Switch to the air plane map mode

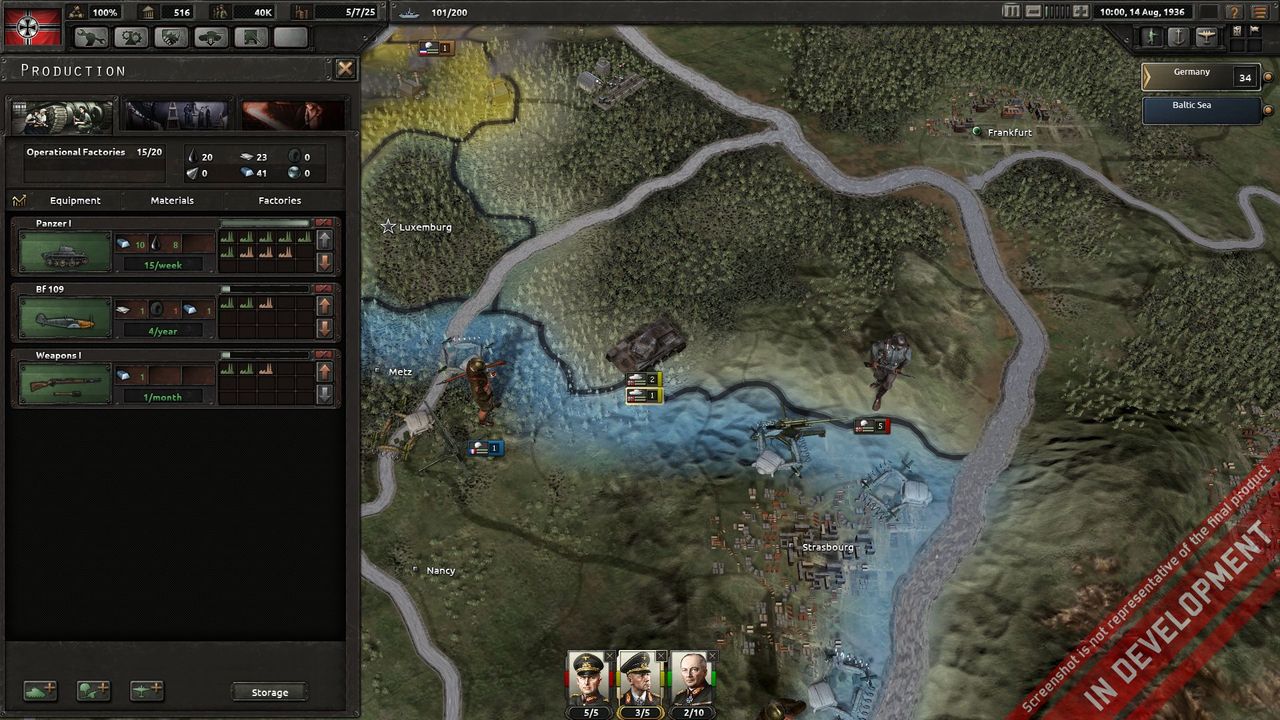click(1205, 37)
